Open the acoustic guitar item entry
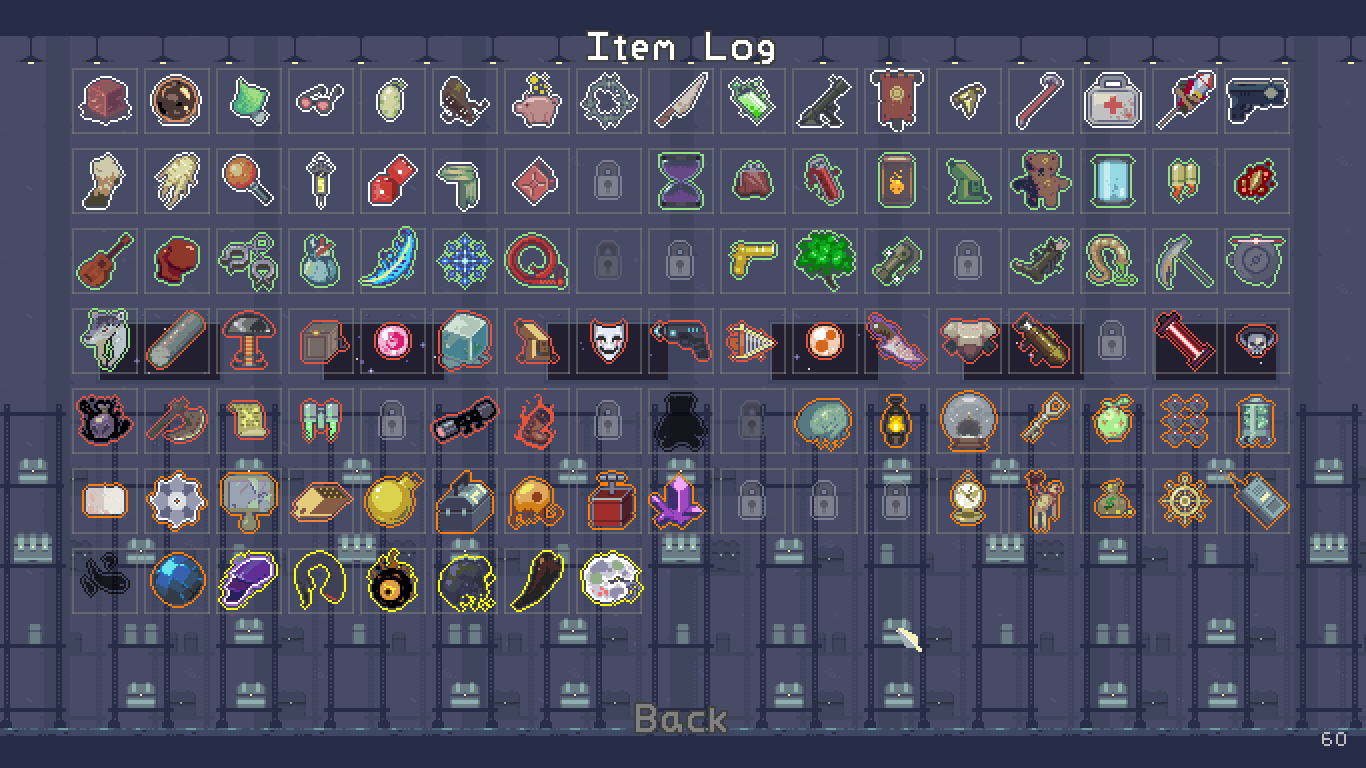 [104, 261]
